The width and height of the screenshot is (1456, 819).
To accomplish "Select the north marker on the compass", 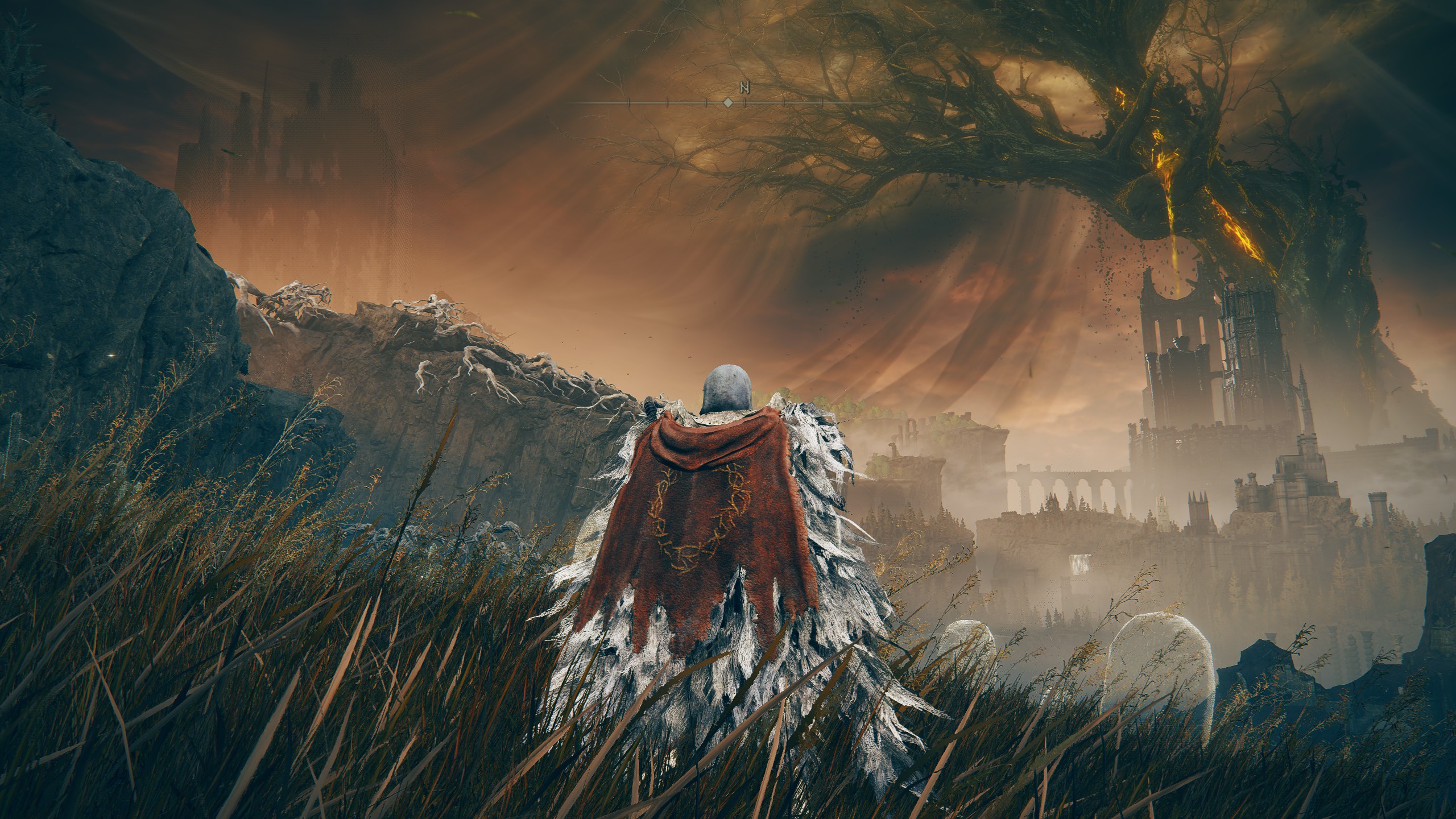I will [x=744, y=88].
